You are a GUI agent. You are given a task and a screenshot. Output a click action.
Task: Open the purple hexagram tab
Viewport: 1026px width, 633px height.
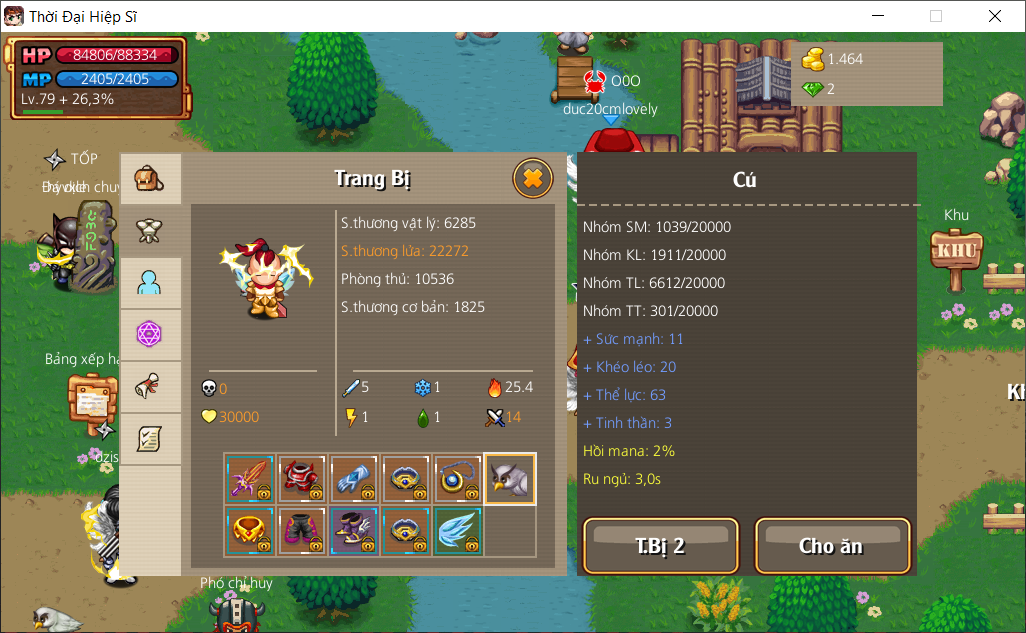click(x=150, y=335)
